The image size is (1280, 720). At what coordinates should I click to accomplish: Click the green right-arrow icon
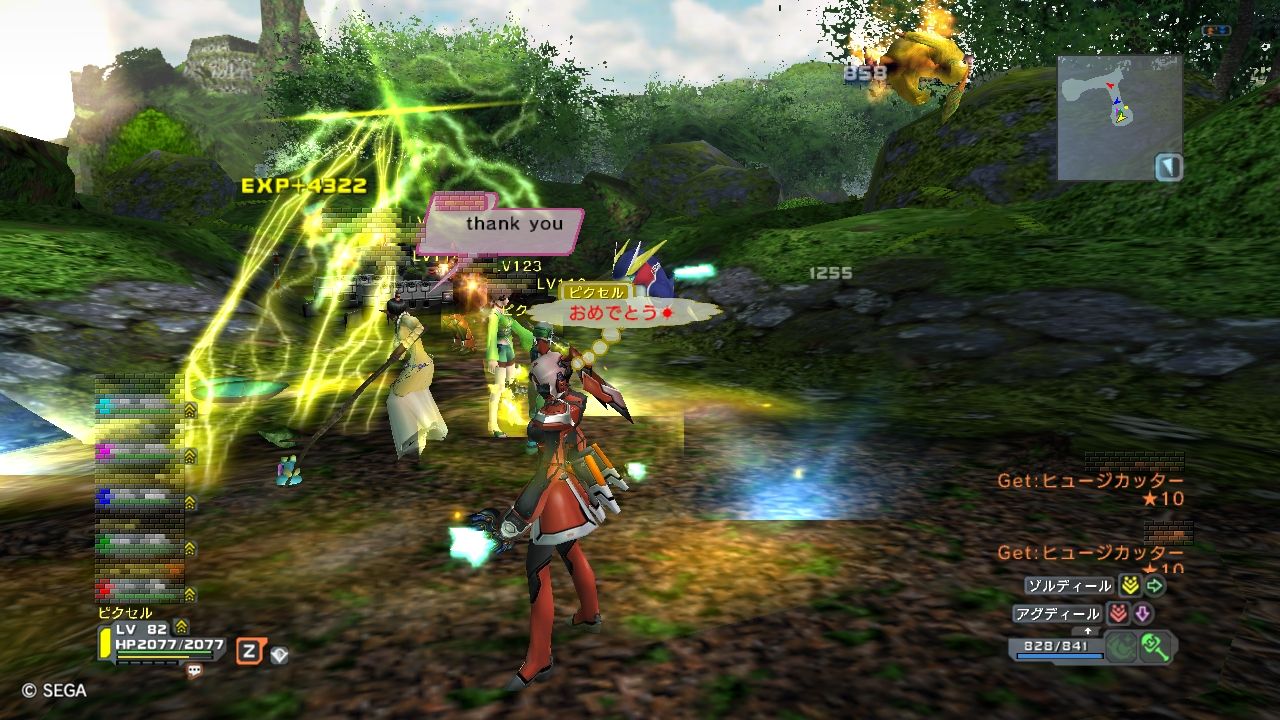coord(1155,586)
